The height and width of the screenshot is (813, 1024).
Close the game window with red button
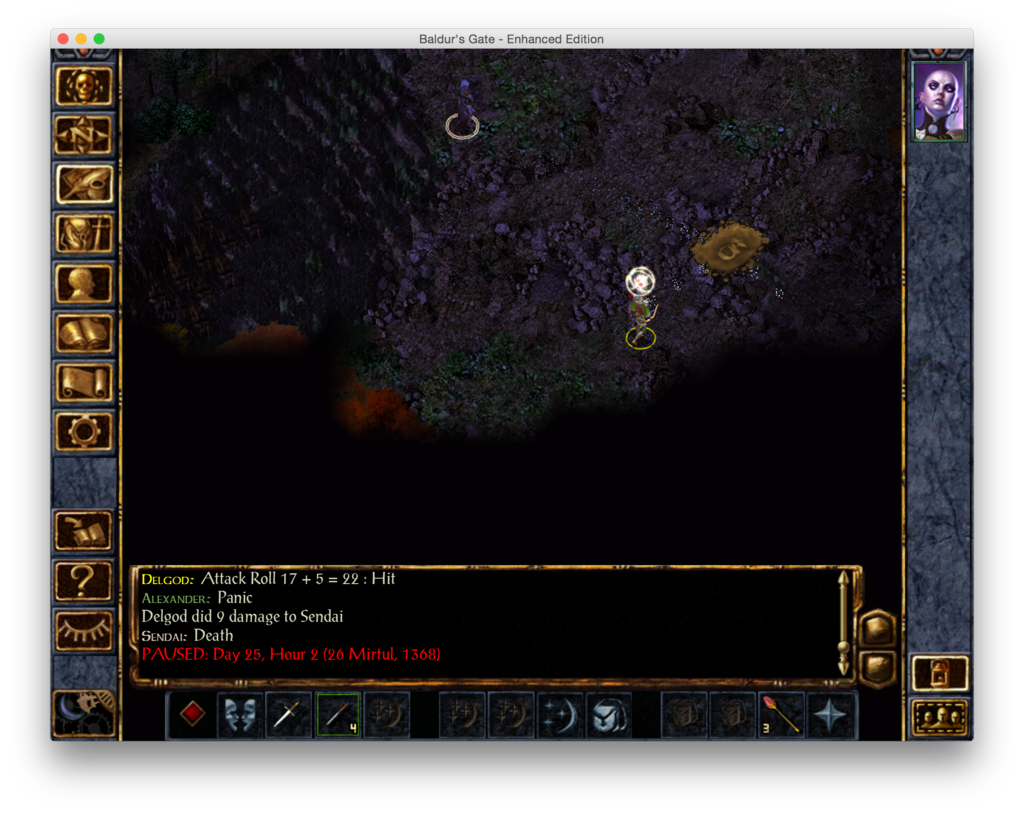63,39
